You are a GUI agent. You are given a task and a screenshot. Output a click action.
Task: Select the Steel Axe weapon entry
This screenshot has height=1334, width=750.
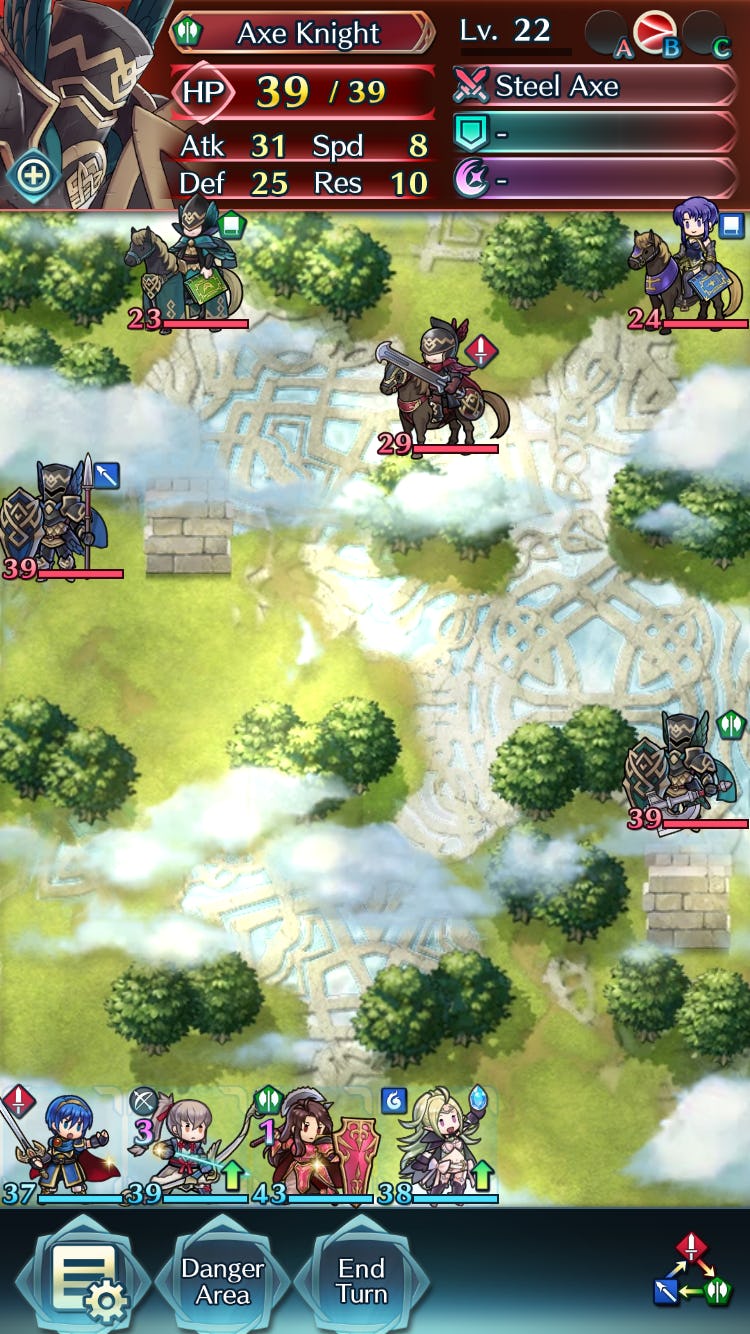(595, 87)
